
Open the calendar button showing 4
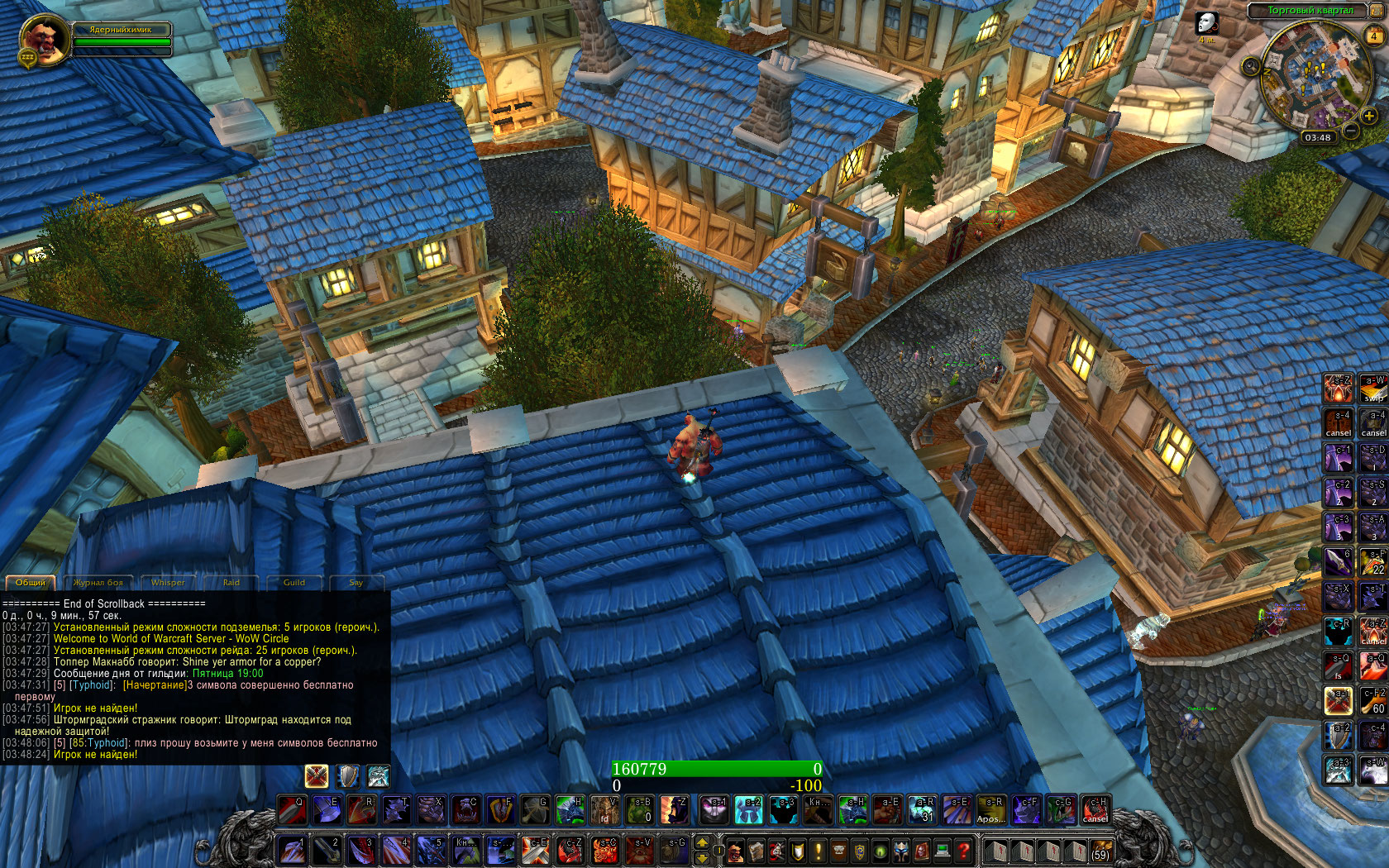pos(1374,36)
